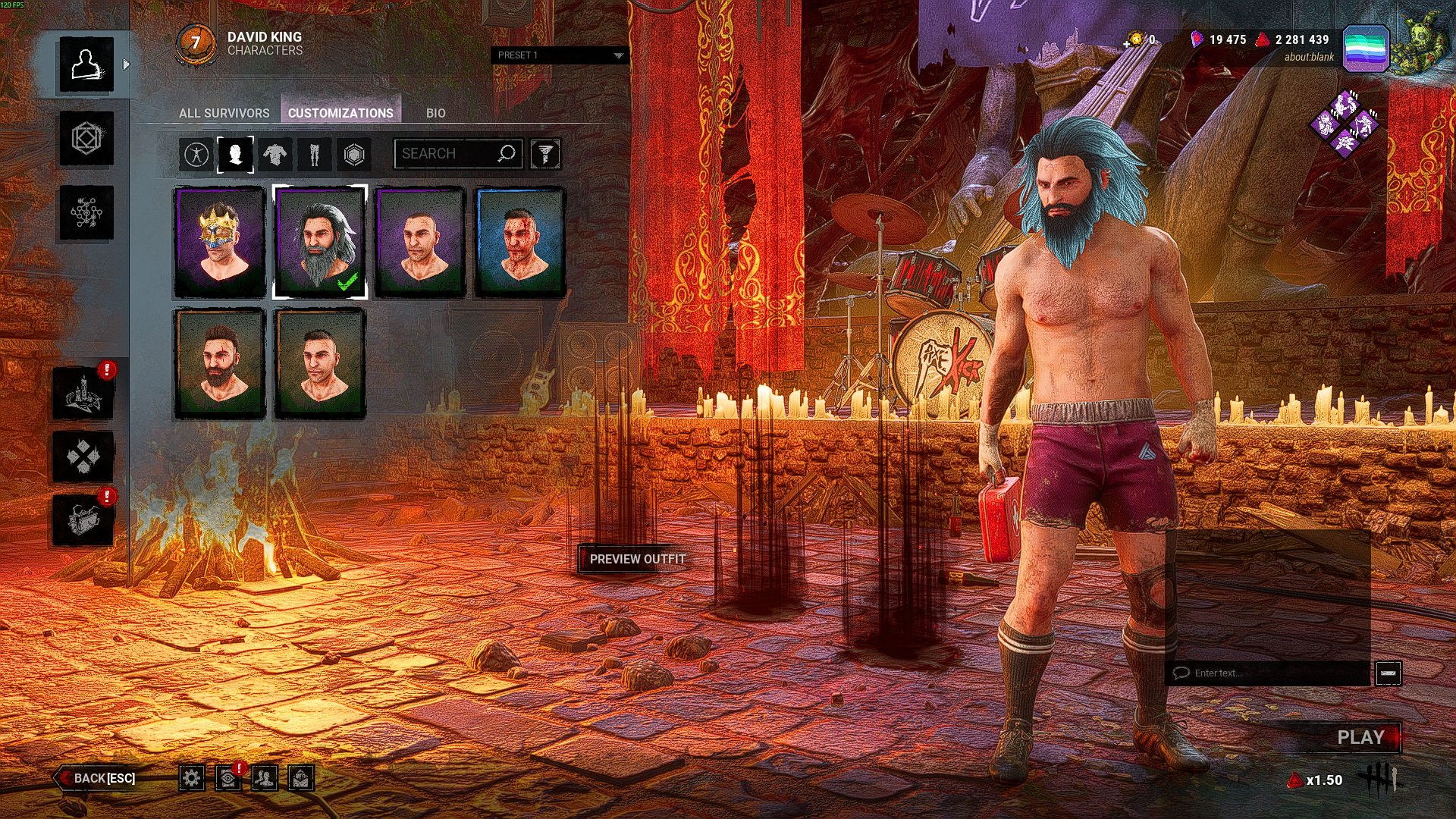The image size is (1456, 819).
Task: Click the Preview Outfit button
Action: pyautogui.click(x=637, y=559)
